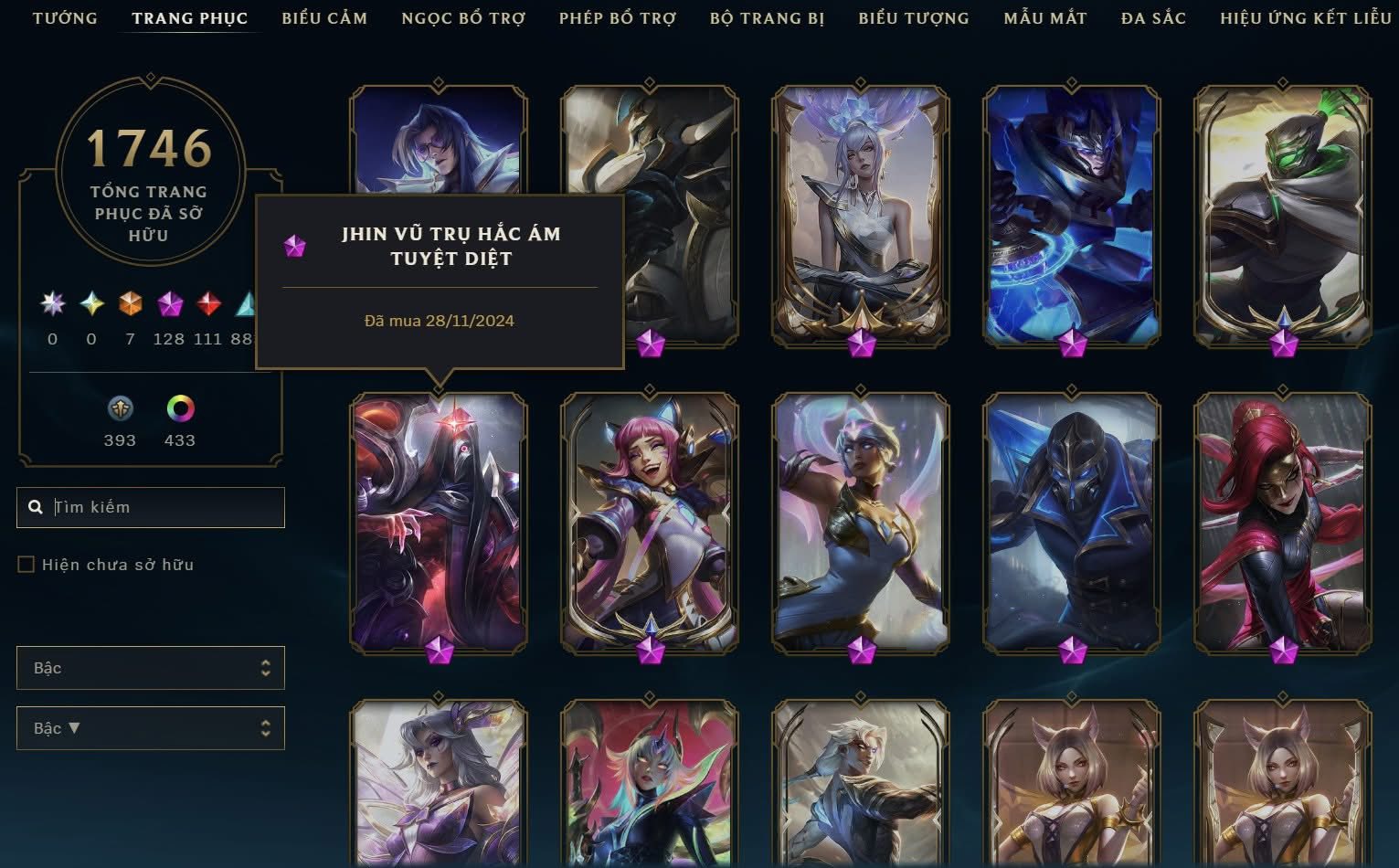This screenshot has height=868, width=1399.
Task: Click the purple gem badge on the Alistar skin card
Action: (650, 343)
